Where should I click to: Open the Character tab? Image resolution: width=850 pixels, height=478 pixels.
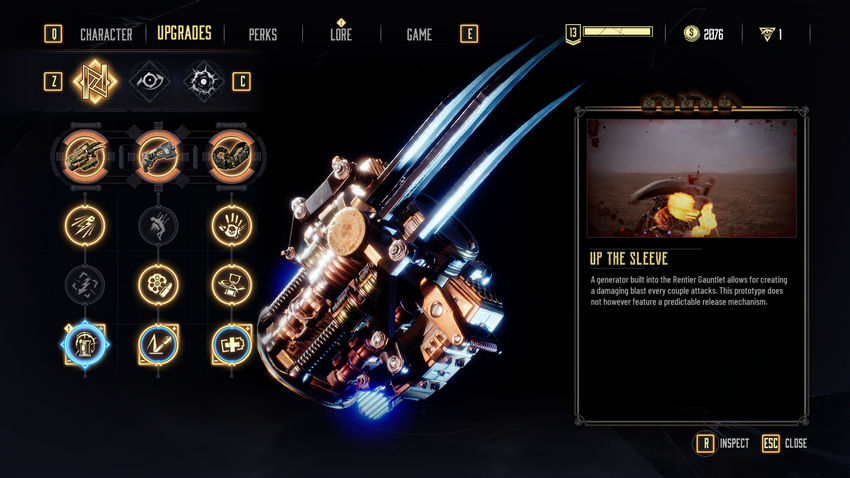point(106,34)
